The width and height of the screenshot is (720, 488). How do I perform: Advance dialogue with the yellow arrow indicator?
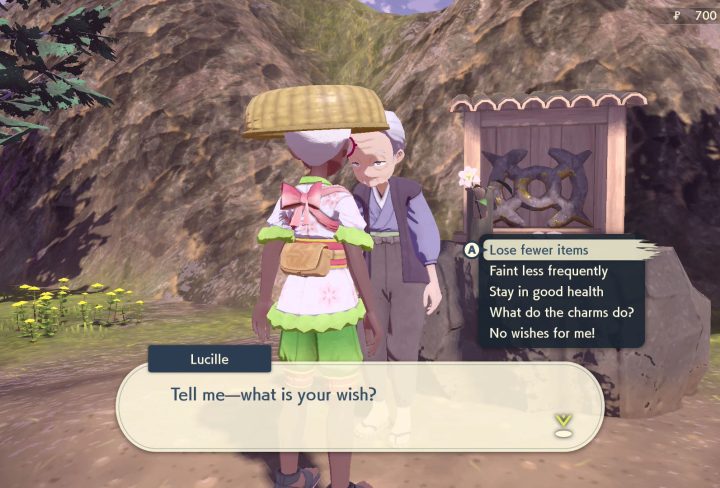(562, 424)
